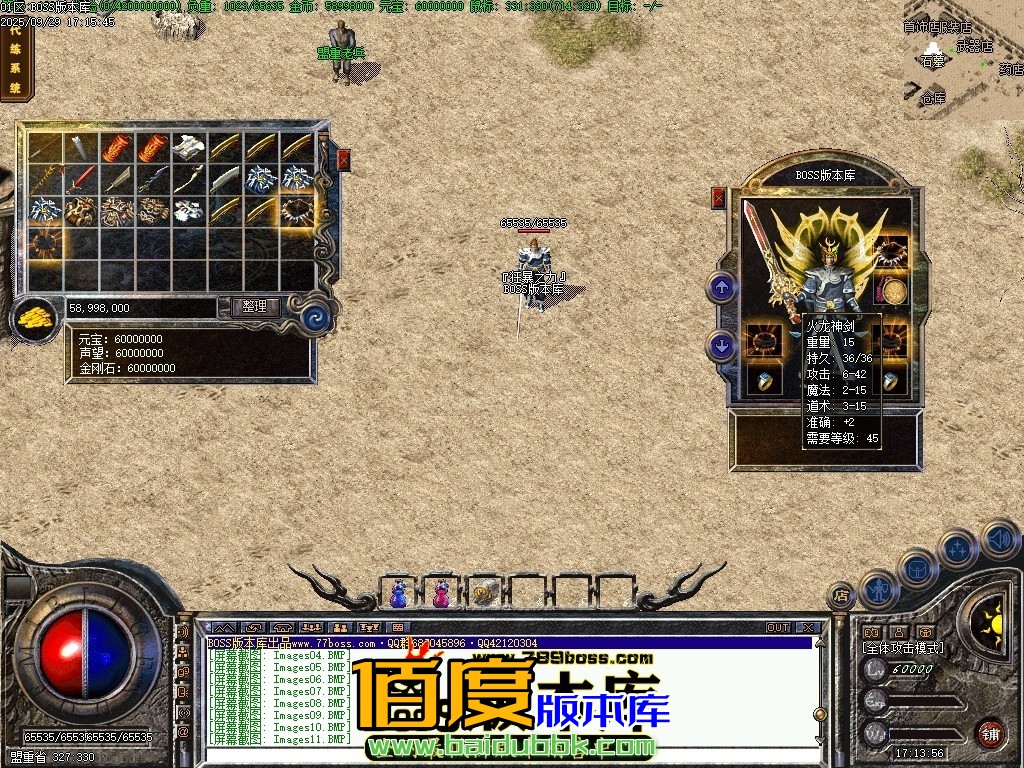Toggle the speaker sound button
1024x768 pixels.
[999, 540]
